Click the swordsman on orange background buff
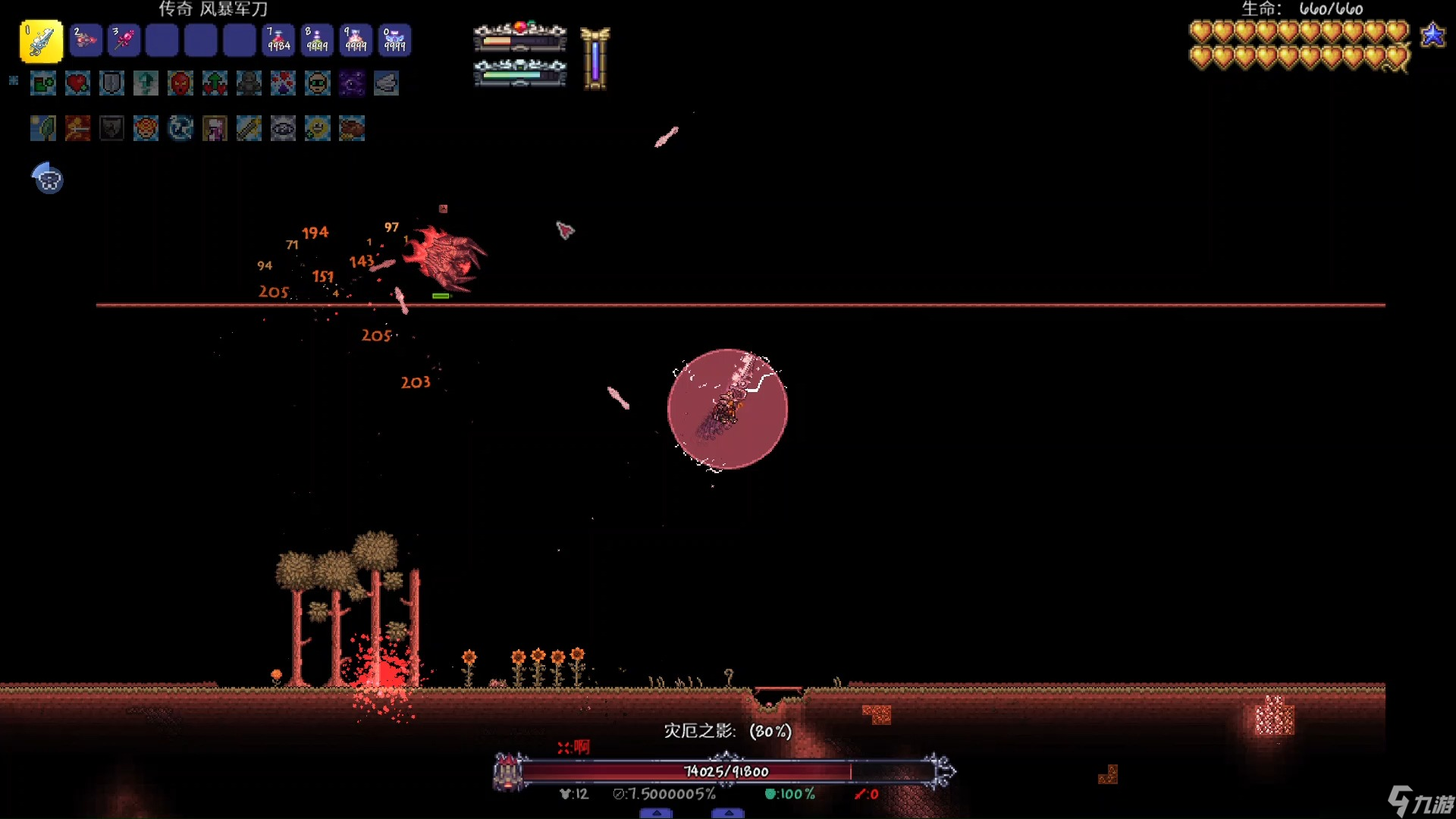Screen dimensions: 1456x819 point(77,129)
